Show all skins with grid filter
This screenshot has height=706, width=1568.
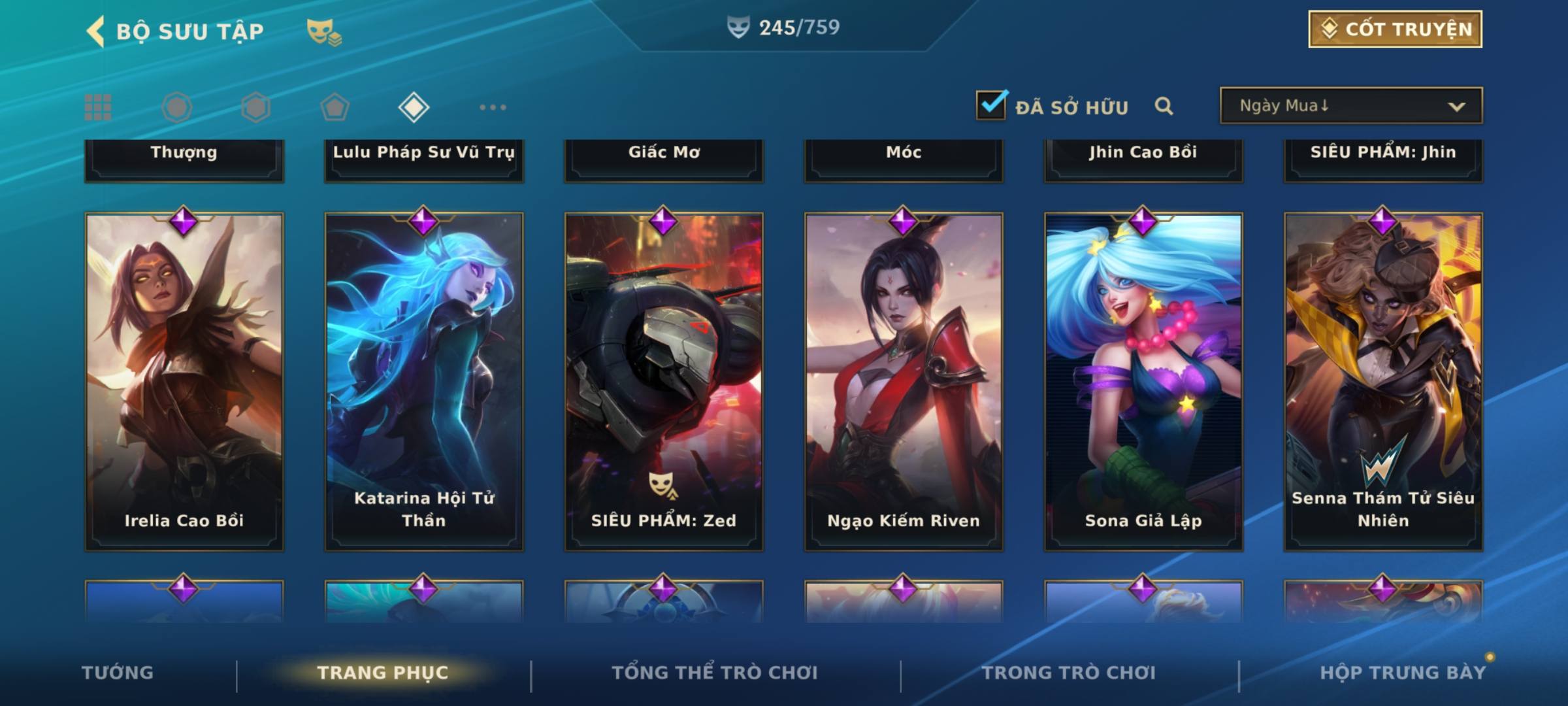coord(98,107)
